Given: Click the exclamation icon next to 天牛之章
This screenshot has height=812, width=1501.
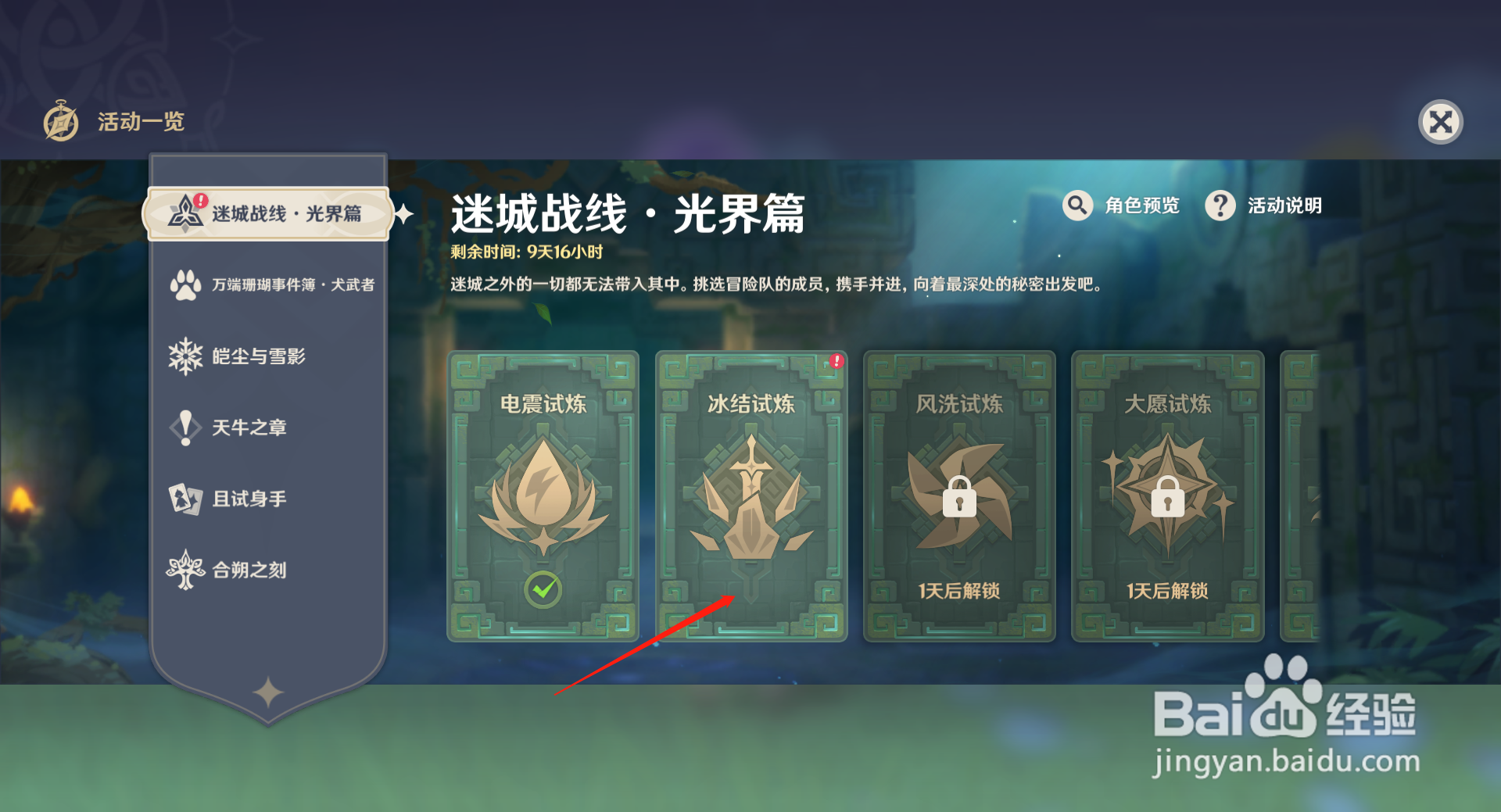Looking at the screenshot, I should tap(185, 427).
